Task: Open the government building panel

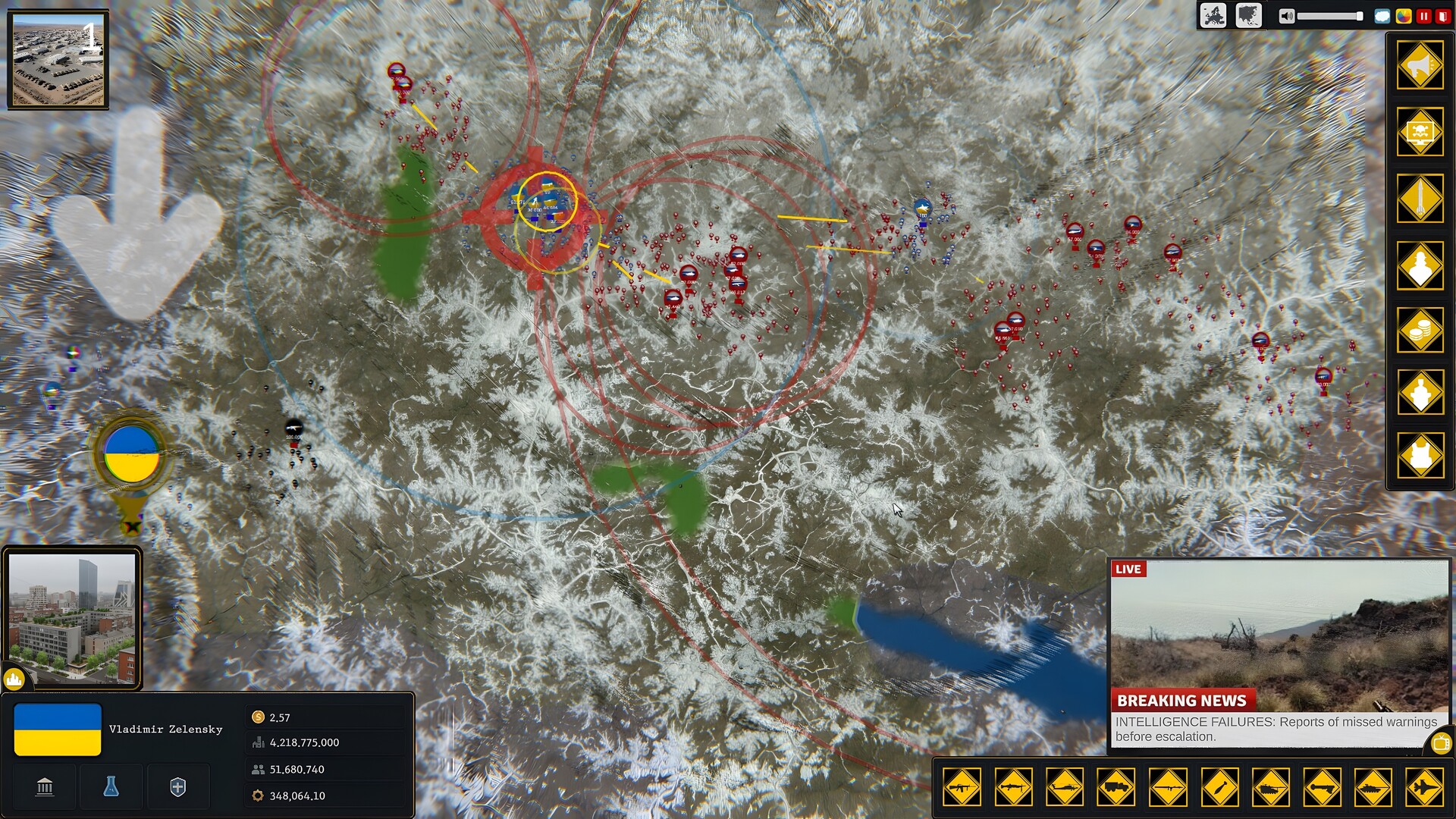Action: point(45,786)
